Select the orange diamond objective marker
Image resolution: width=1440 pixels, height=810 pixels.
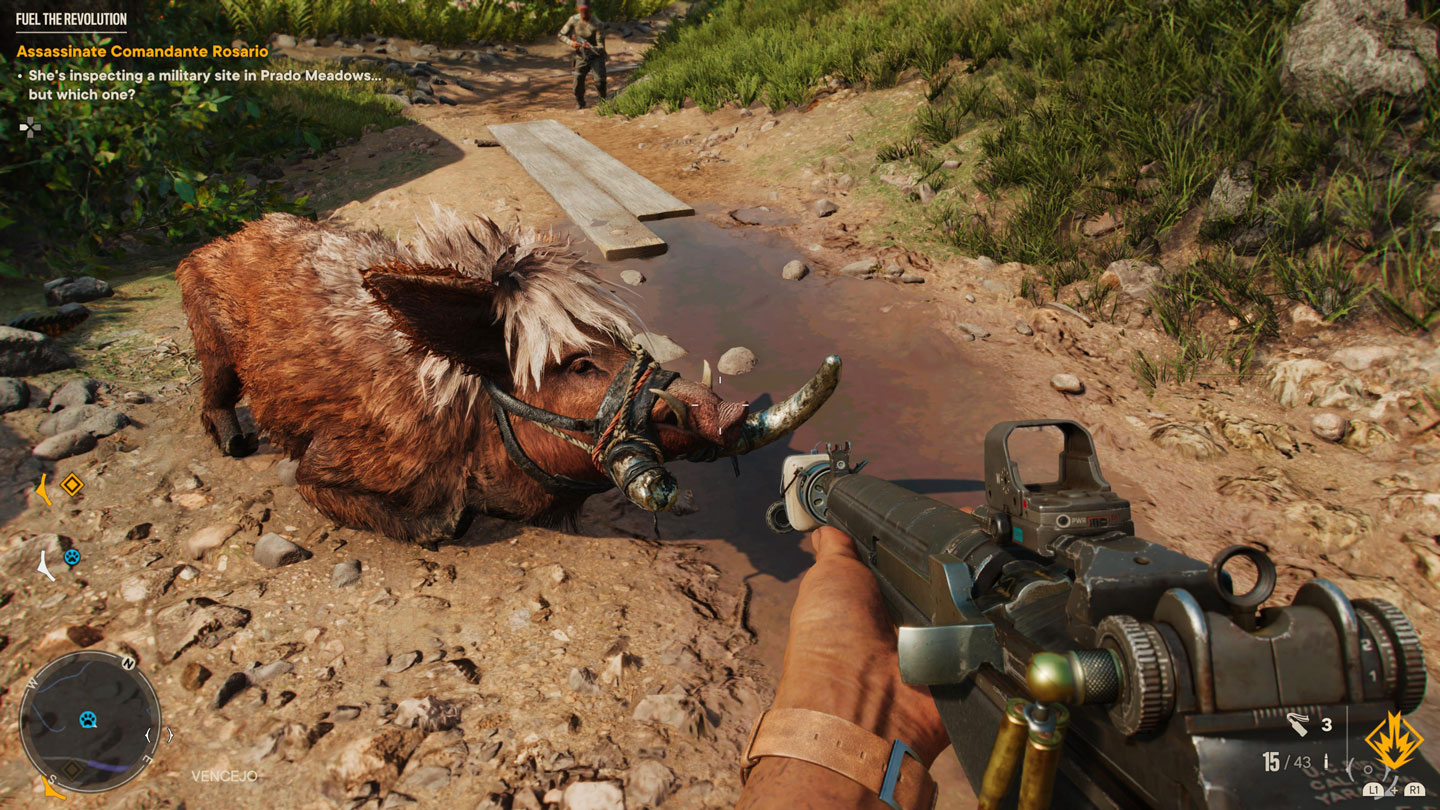click(71, 486)
